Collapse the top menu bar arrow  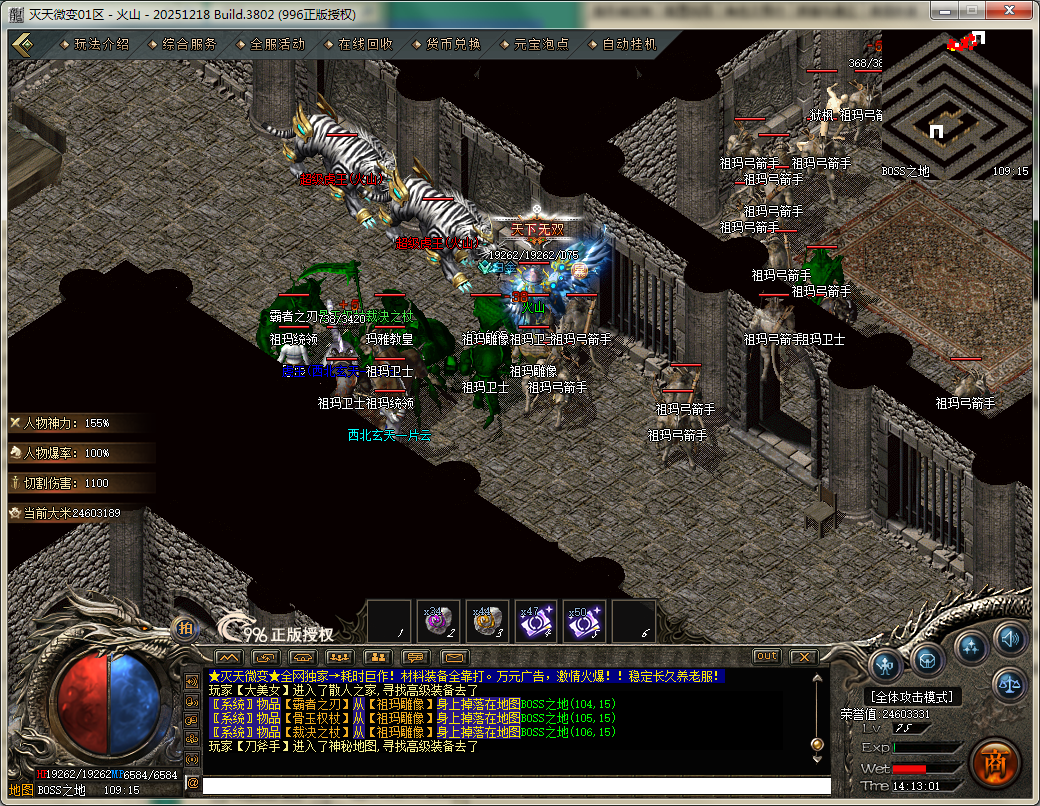(24, 44)
